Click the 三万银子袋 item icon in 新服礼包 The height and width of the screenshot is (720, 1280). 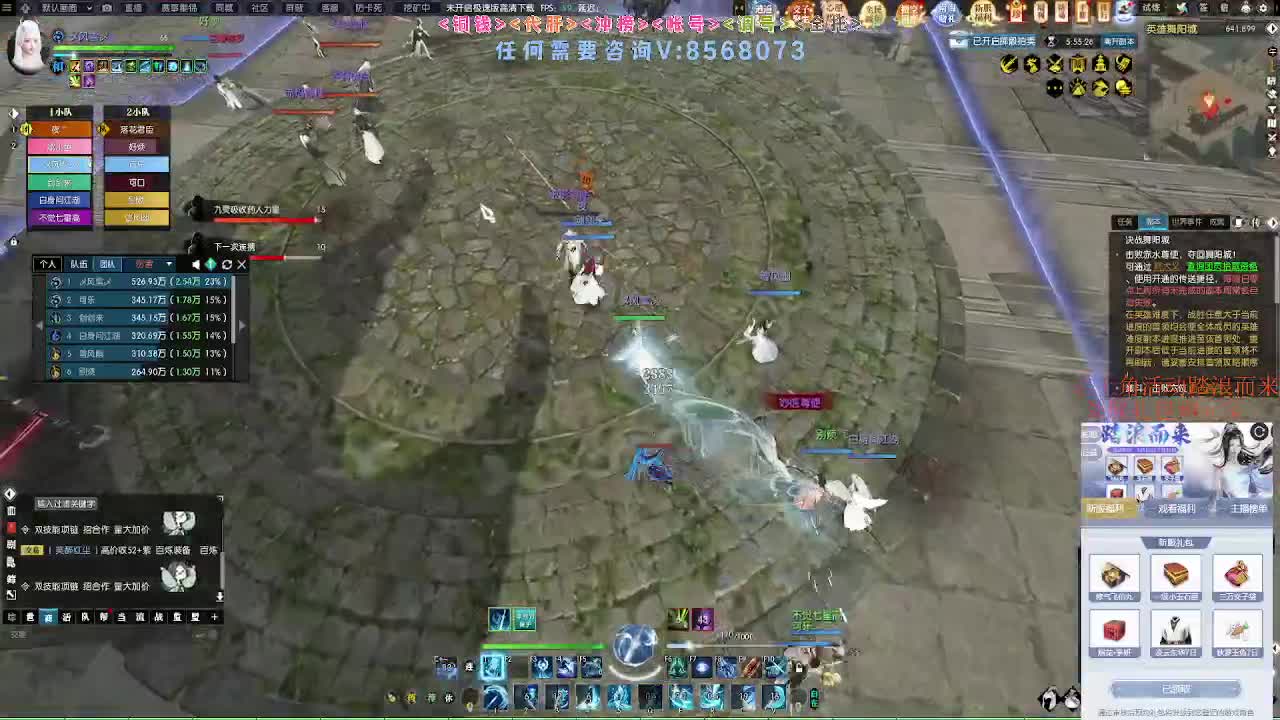click(x=1238, y=572)
